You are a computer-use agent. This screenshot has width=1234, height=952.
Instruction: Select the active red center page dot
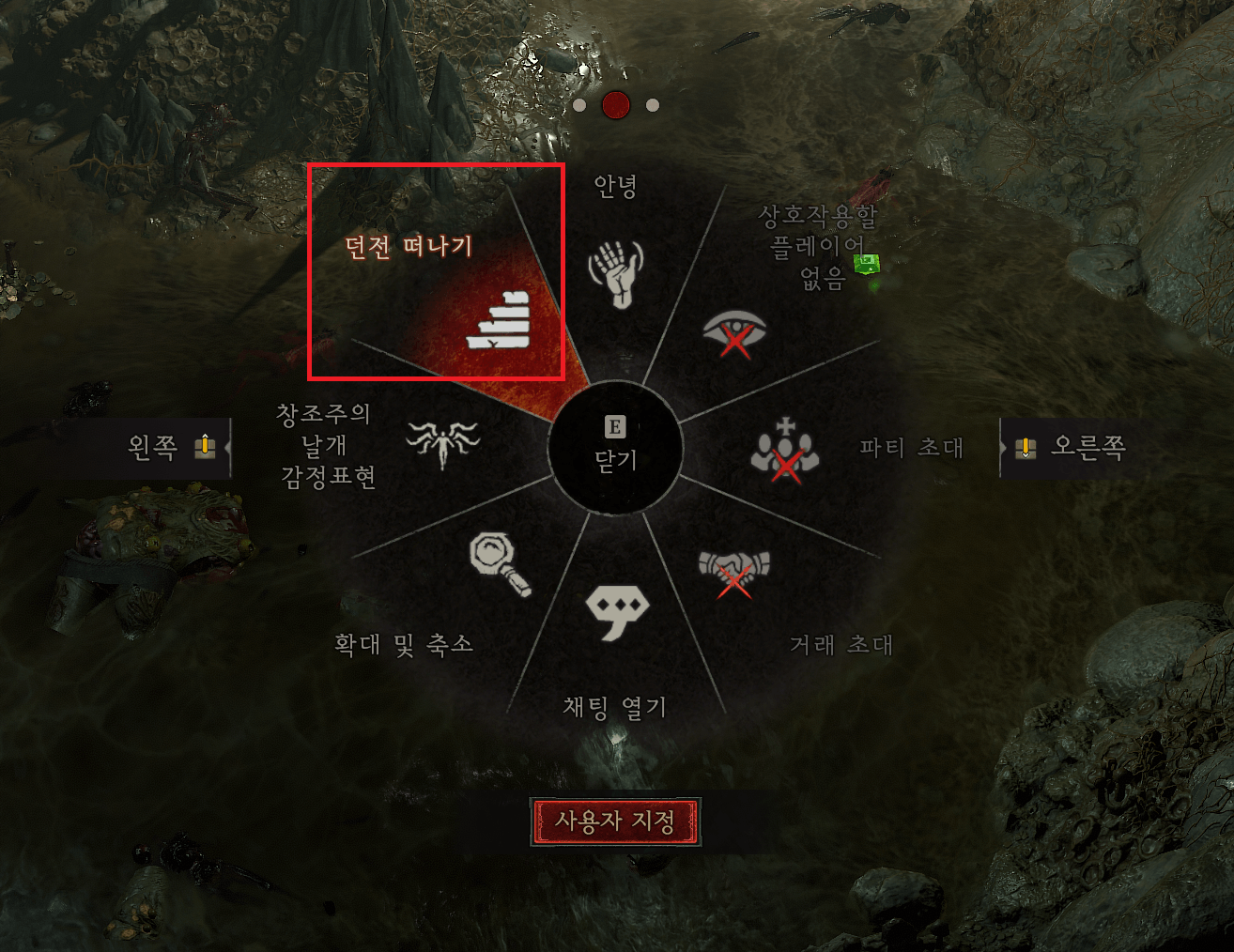(x=616, y=105)
